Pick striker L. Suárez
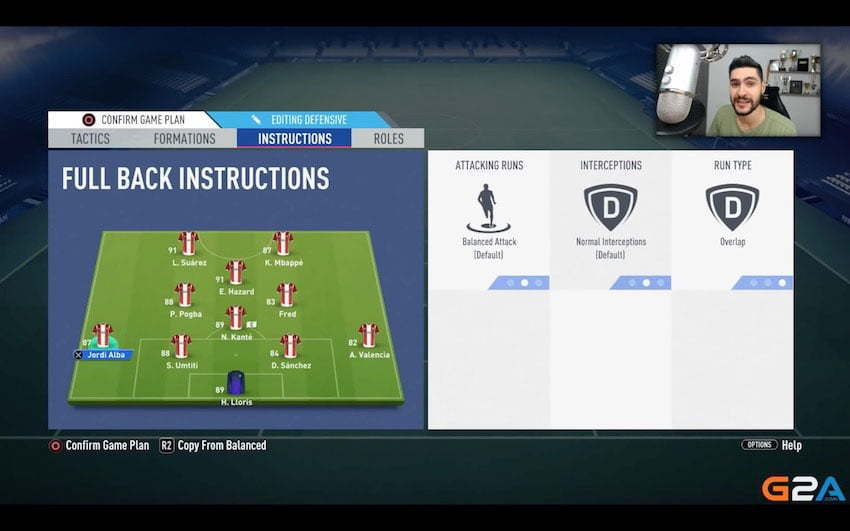Screen dimensions: 850x531 point(188,244)
